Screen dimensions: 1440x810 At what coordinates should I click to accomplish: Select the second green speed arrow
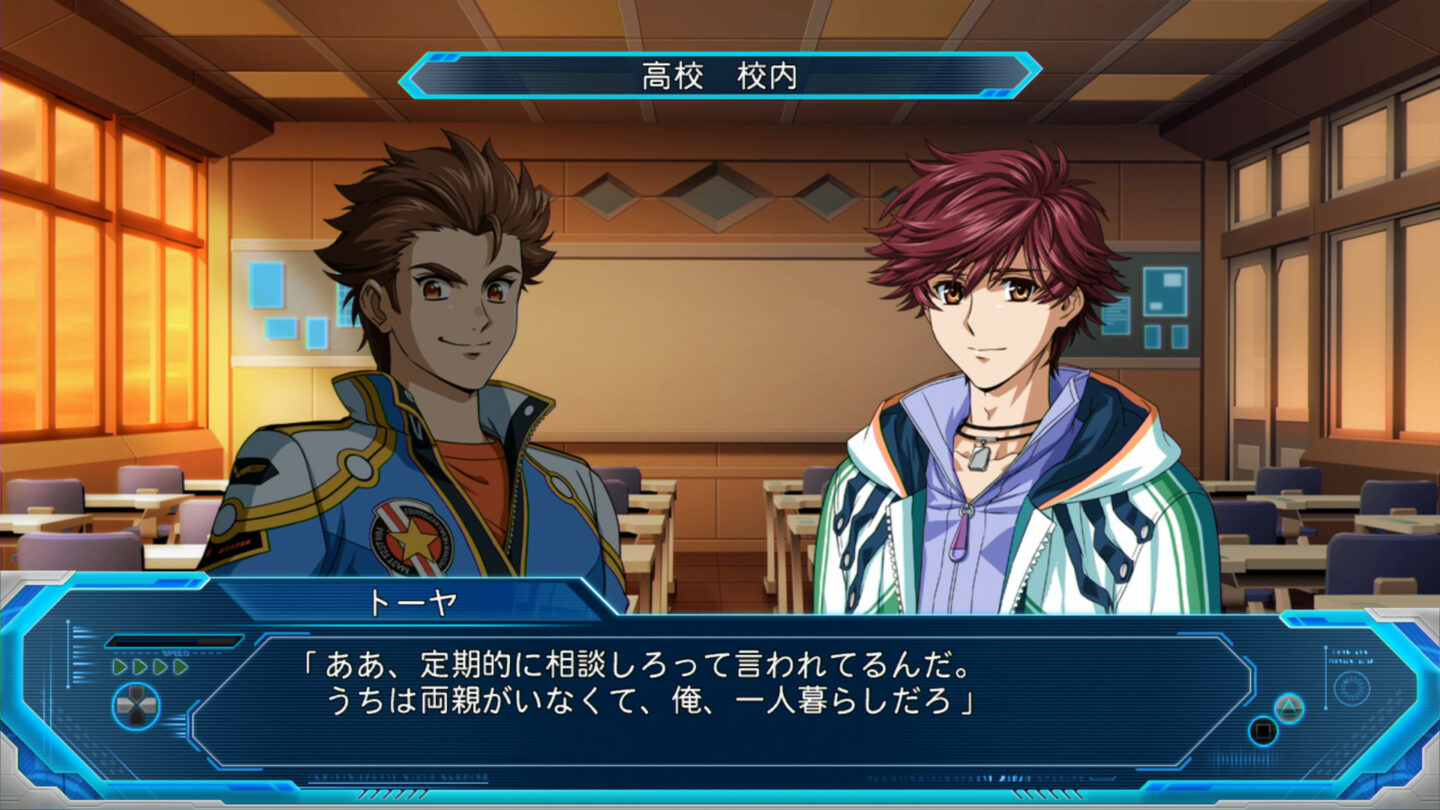[139, 666]
